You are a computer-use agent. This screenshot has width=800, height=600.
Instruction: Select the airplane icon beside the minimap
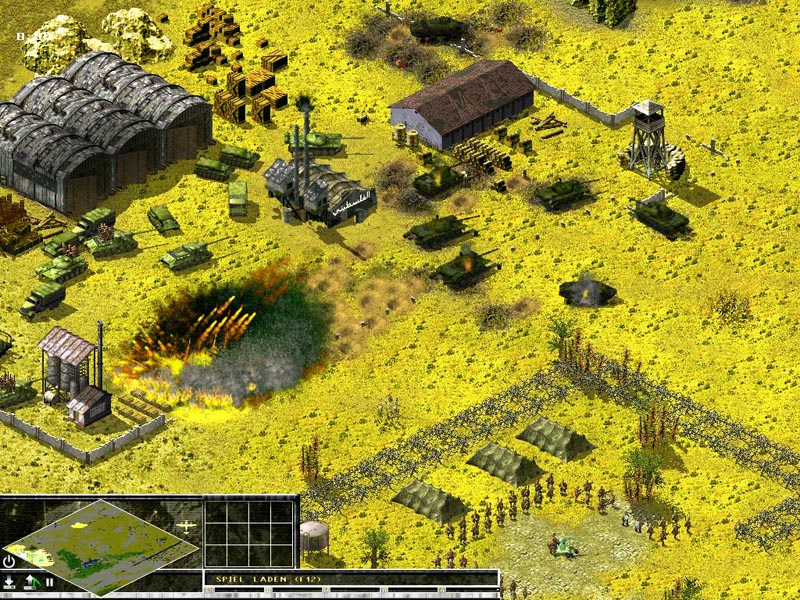(x=184, y=525)
